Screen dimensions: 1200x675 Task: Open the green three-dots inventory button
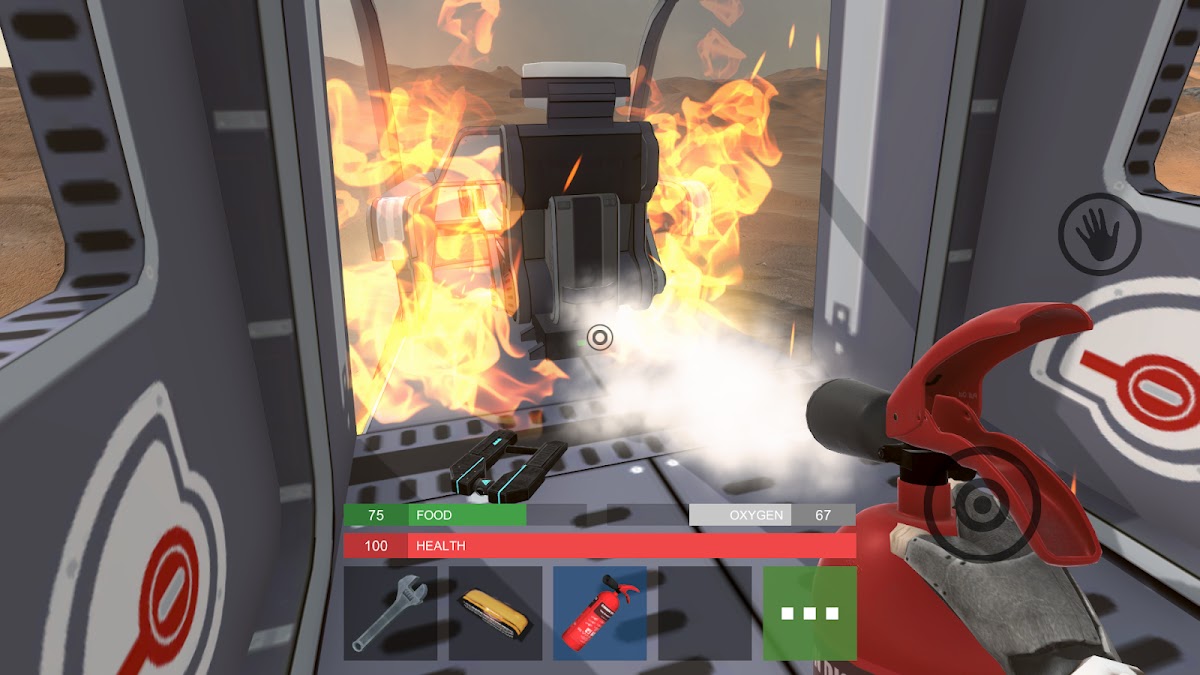tap(809, 613)
